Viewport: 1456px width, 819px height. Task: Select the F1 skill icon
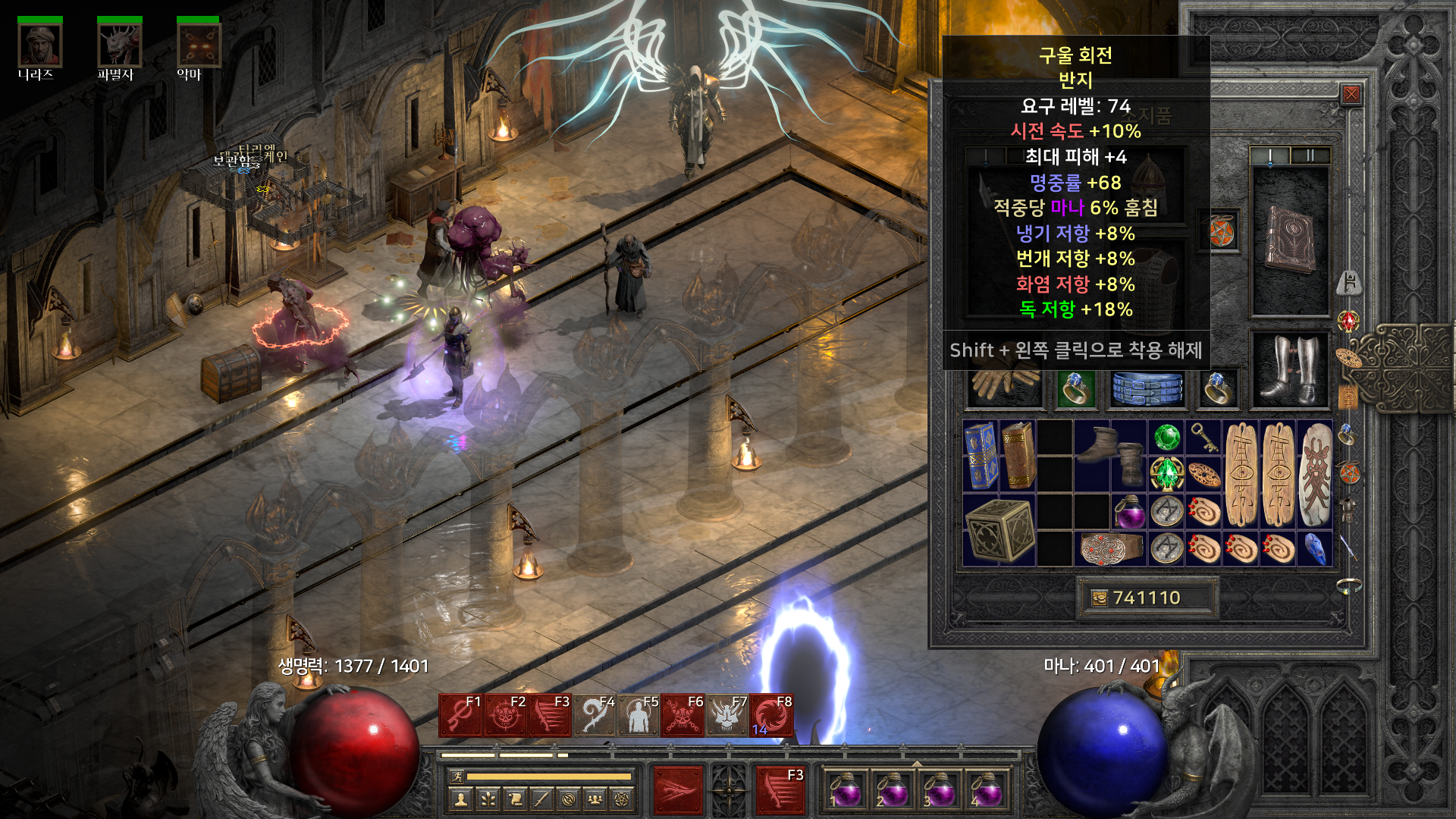(461, 716)
